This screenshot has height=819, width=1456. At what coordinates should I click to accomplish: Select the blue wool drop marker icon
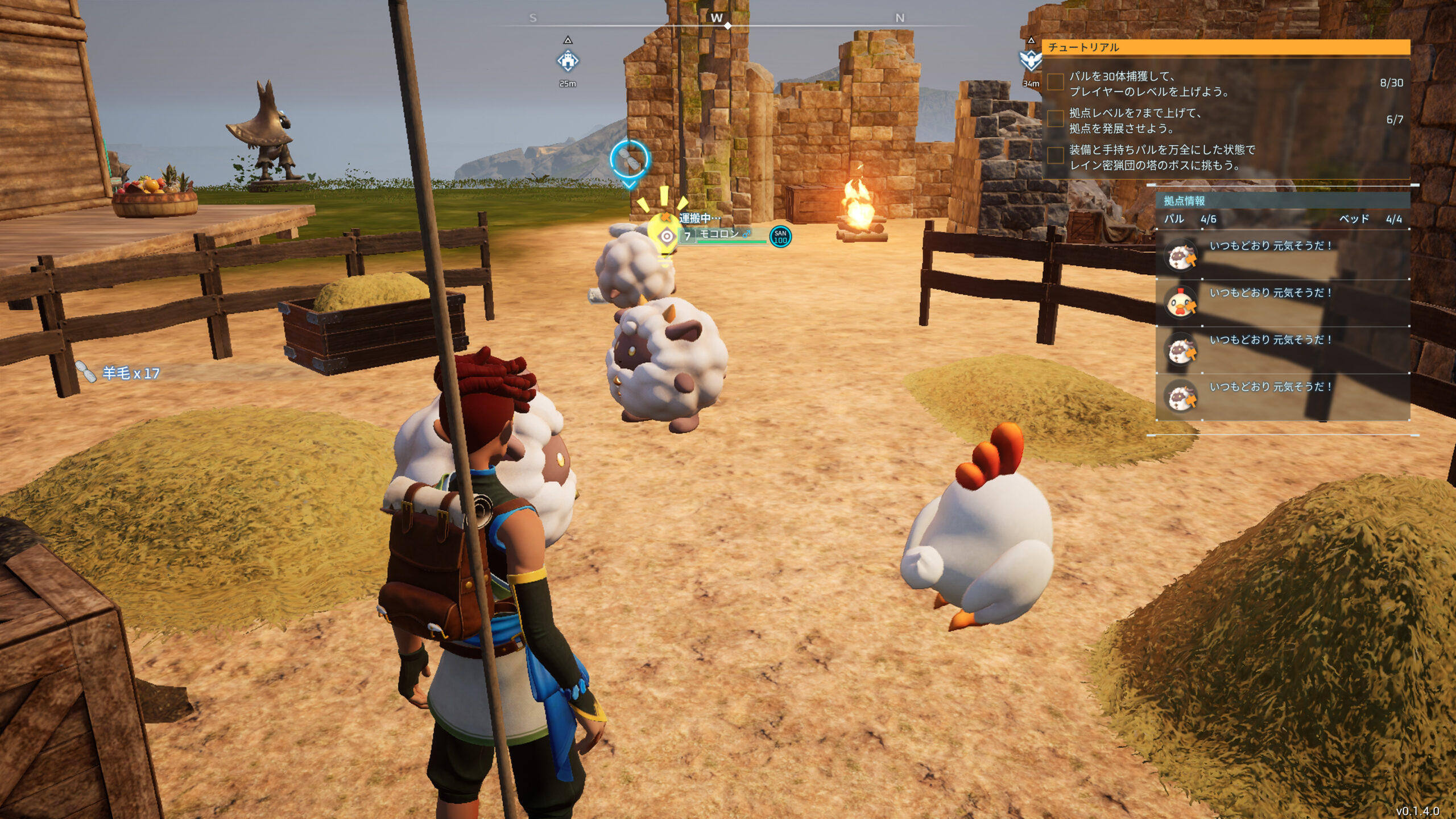click(629, 161)
